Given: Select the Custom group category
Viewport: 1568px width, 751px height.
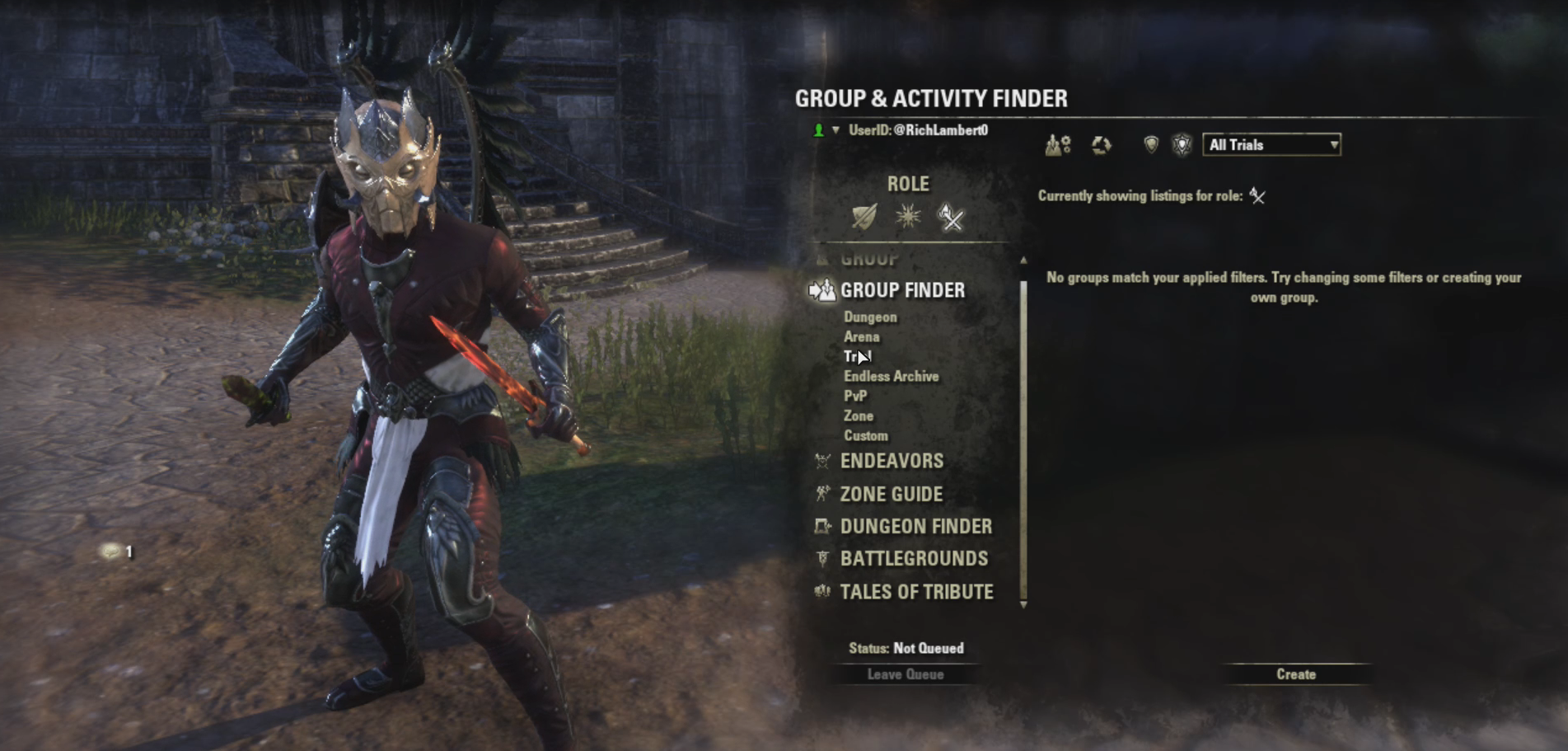Looking at the screenshot, I should pos(865,436).
